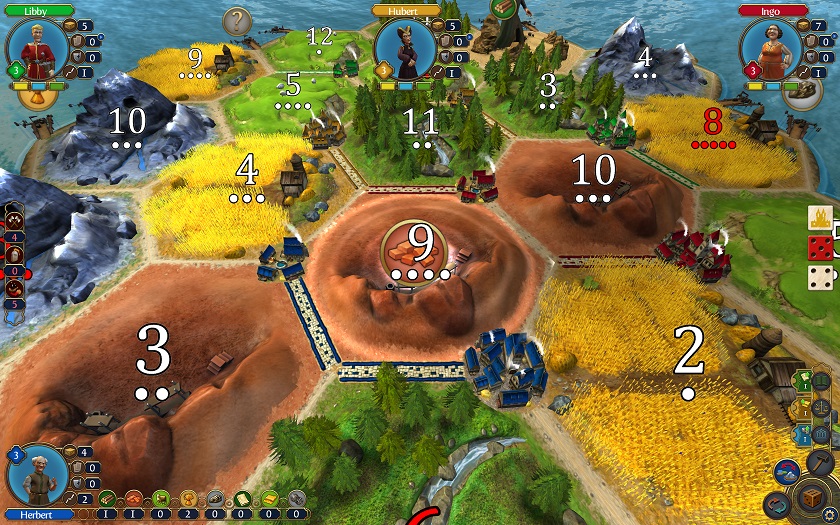
Task: Choose the grain resource icon
Action: click(187, 499)
